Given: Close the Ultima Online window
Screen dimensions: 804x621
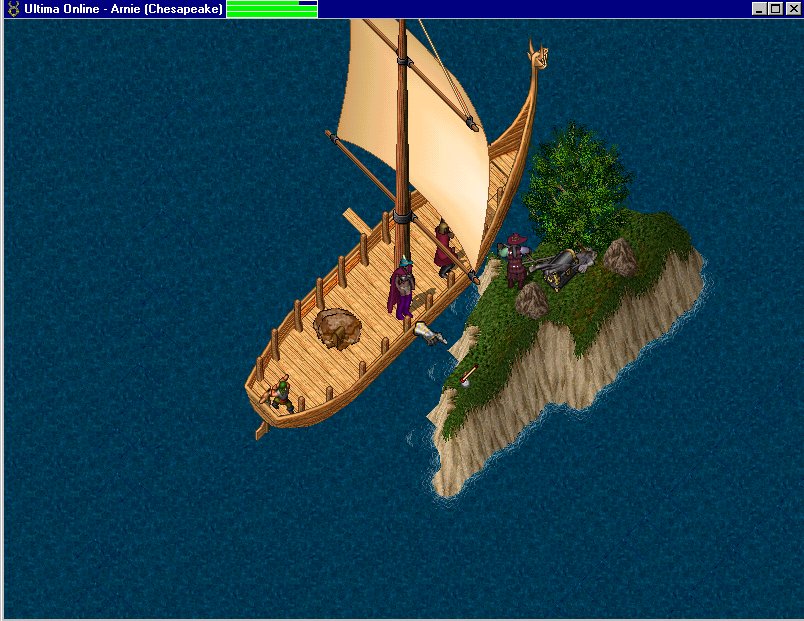Looking at the screenshot, I should (x=792, y=9).
